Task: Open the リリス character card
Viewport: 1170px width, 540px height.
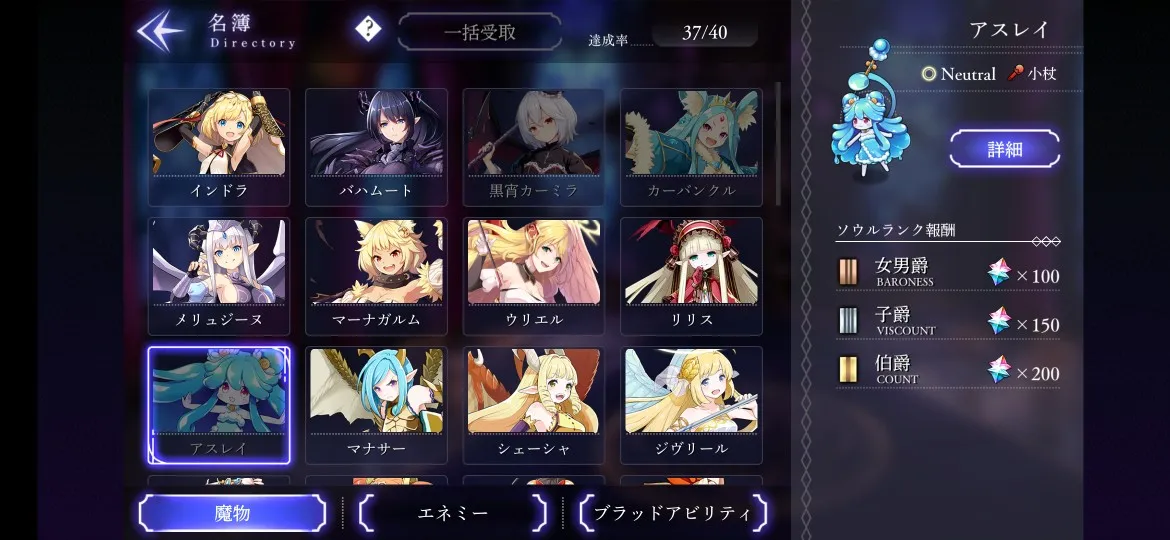Action: [691, 275]
